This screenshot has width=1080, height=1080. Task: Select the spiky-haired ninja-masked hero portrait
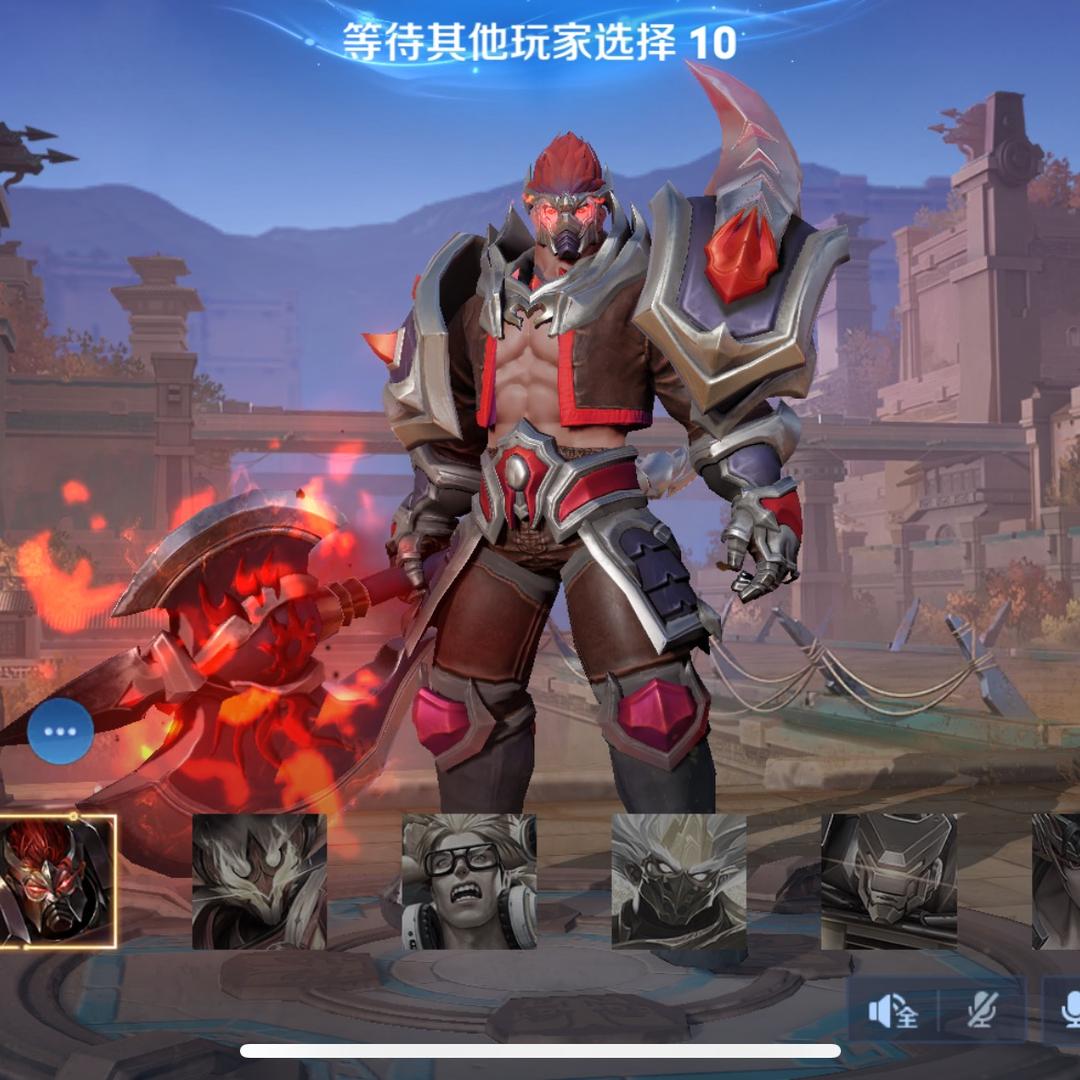pos(679,881)
